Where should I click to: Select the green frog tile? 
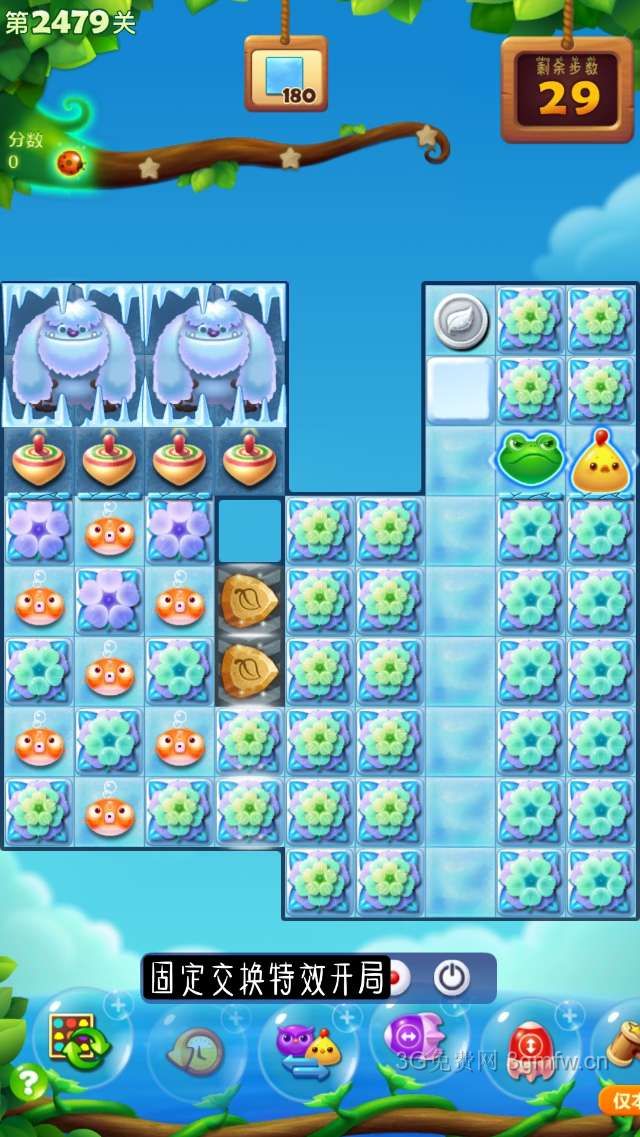tap(531, 461)
